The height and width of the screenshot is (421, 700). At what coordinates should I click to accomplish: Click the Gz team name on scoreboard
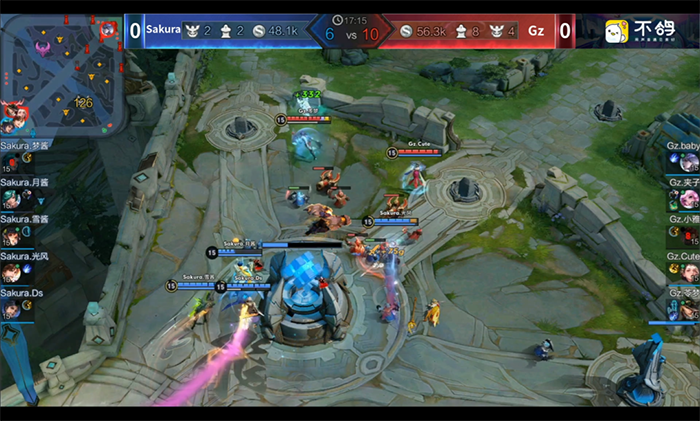click(536, 31)
